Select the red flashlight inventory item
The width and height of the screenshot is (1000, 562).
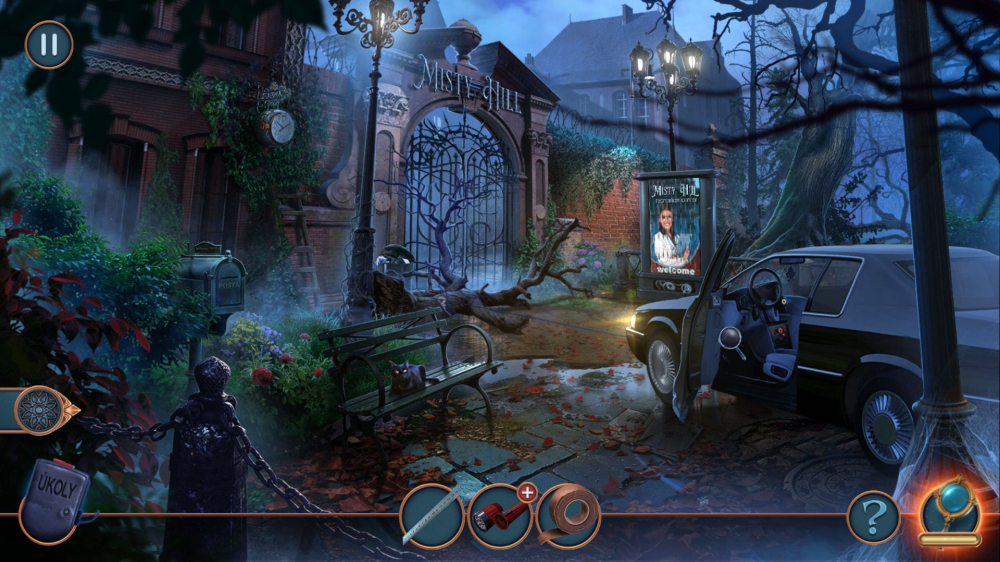click(x=498, y=518)
